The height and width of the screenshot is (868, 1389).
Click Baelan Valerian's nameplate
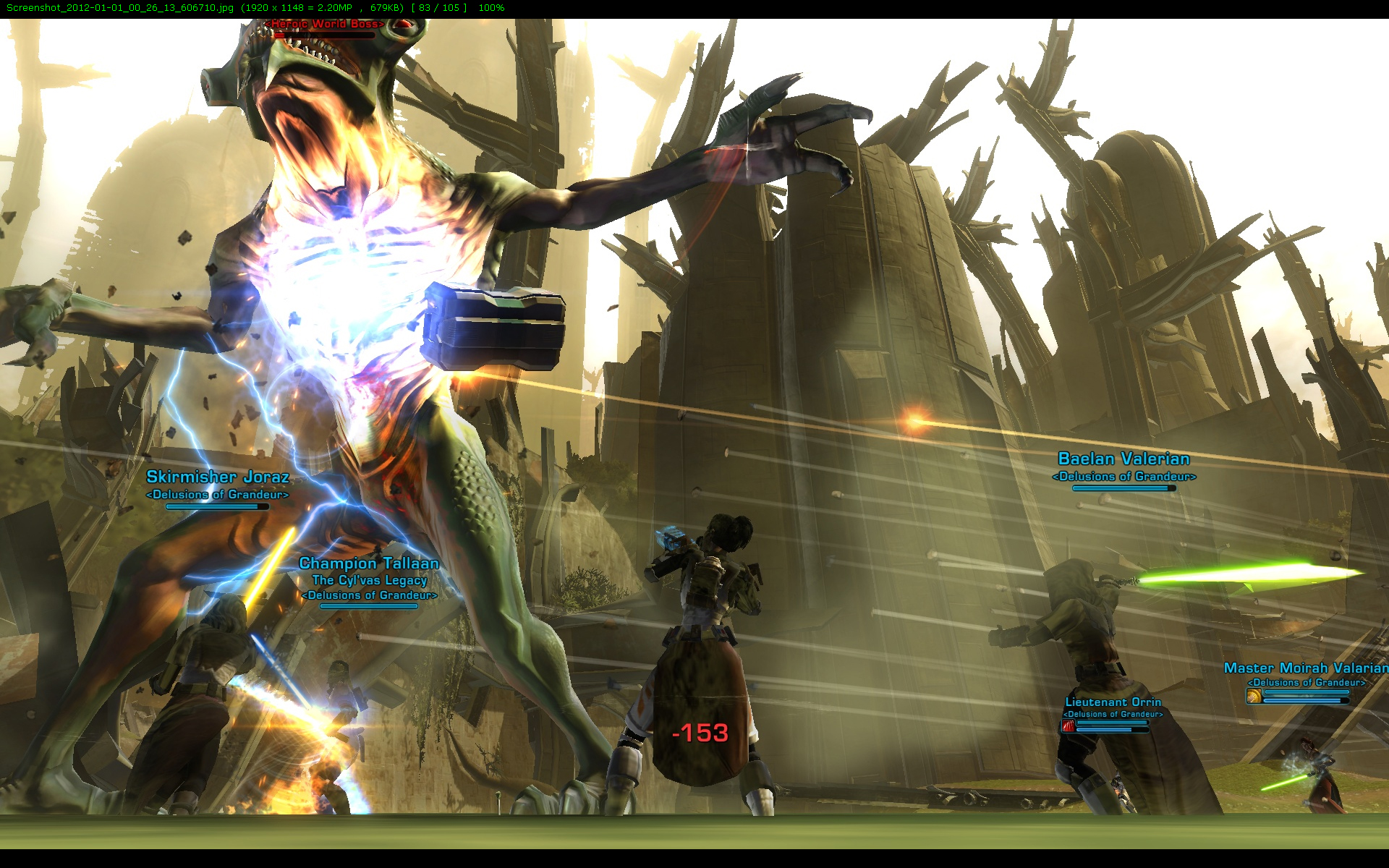click(1123, 459)
